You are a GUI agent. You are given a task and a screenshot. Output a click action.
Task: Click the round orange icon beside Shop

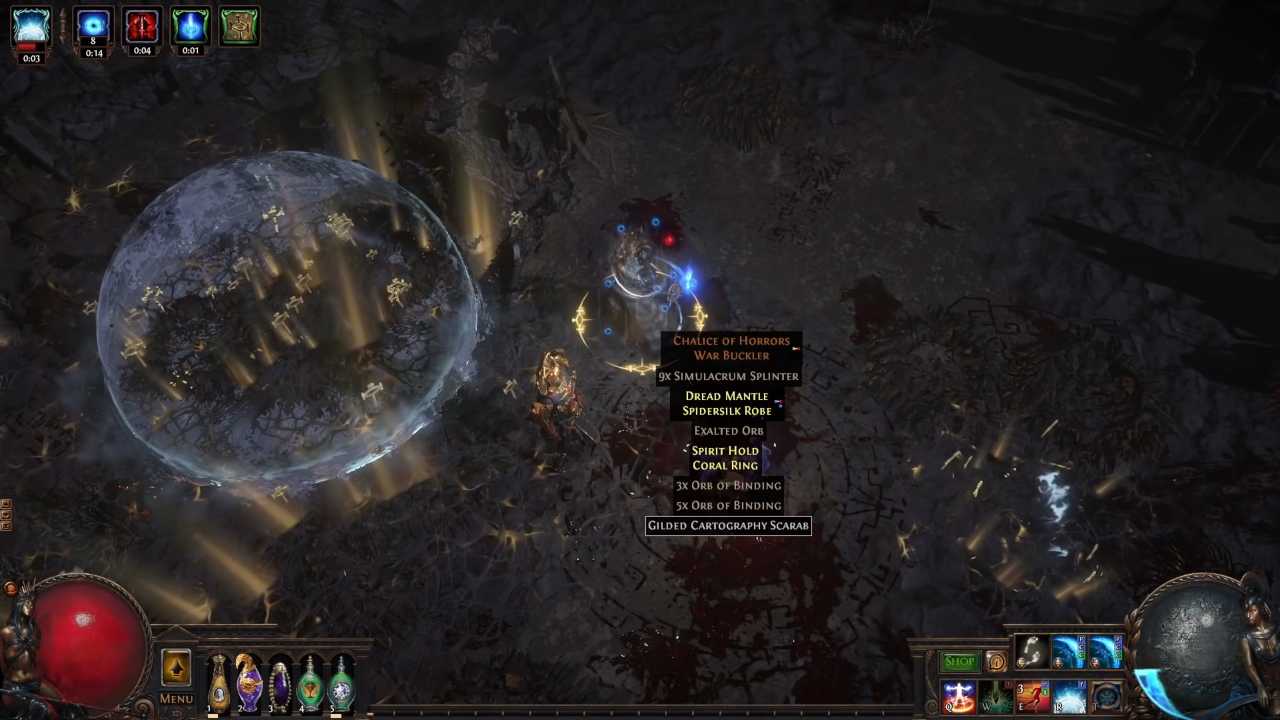[996, 662]
